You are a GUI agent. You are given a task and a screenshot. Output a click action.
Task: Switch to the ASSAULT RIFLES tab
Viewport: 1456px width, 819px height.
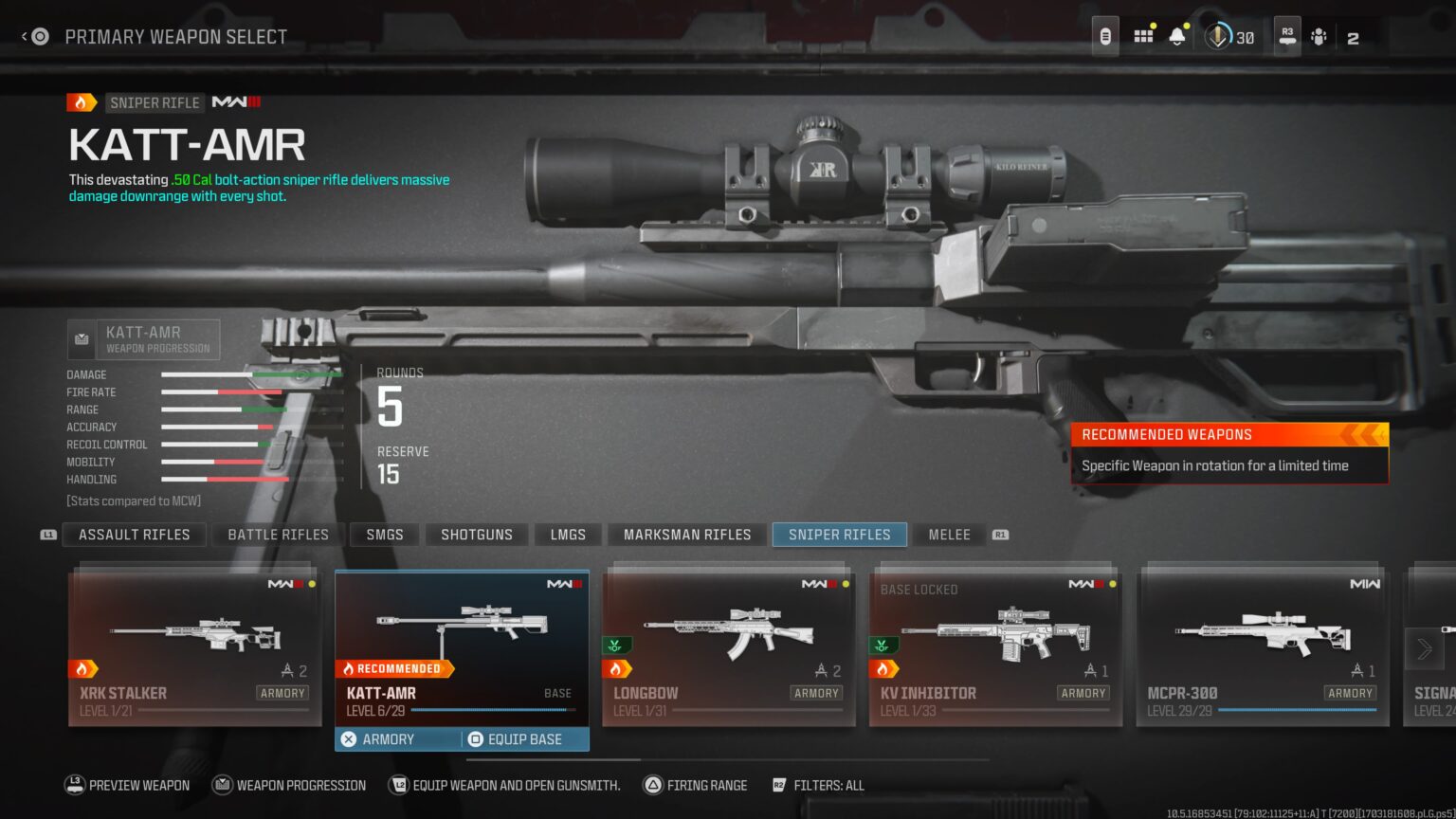(134, 534)
